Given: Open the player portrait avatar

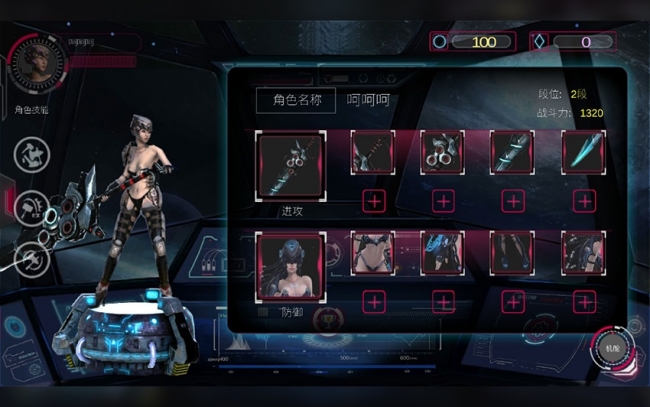Looking at the screenshot, I should pyautogui.click(x=37, y=64).
